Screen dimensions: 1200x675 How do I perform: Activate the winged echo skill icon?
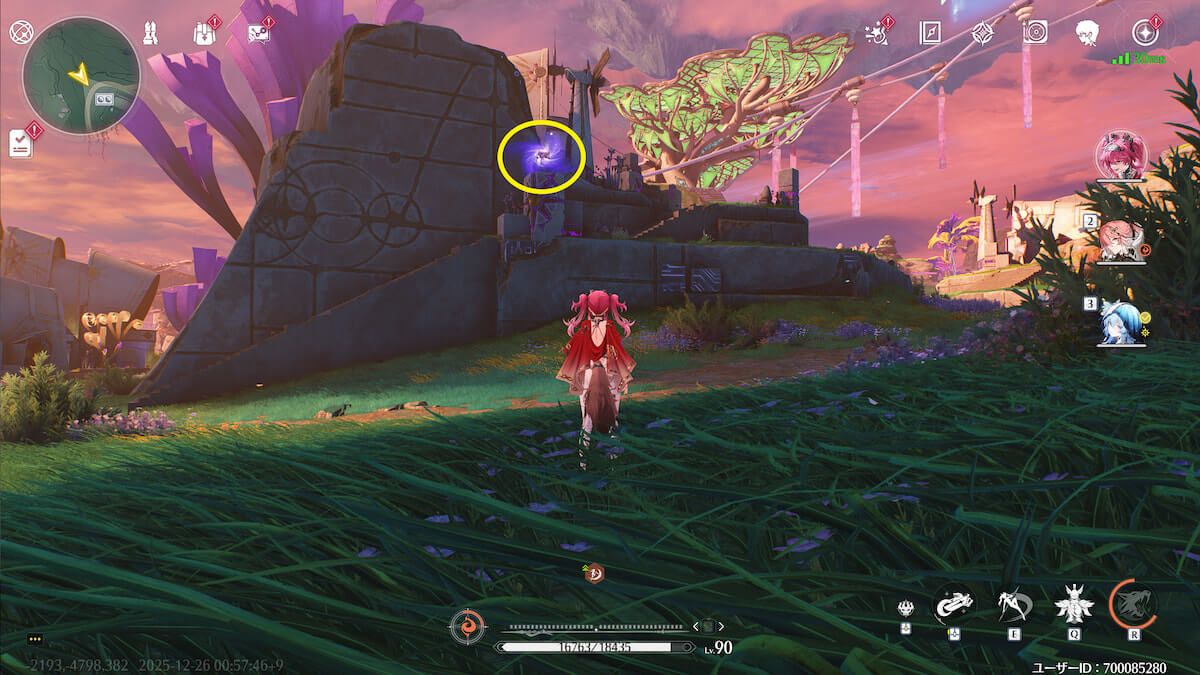pos(1074,603)
